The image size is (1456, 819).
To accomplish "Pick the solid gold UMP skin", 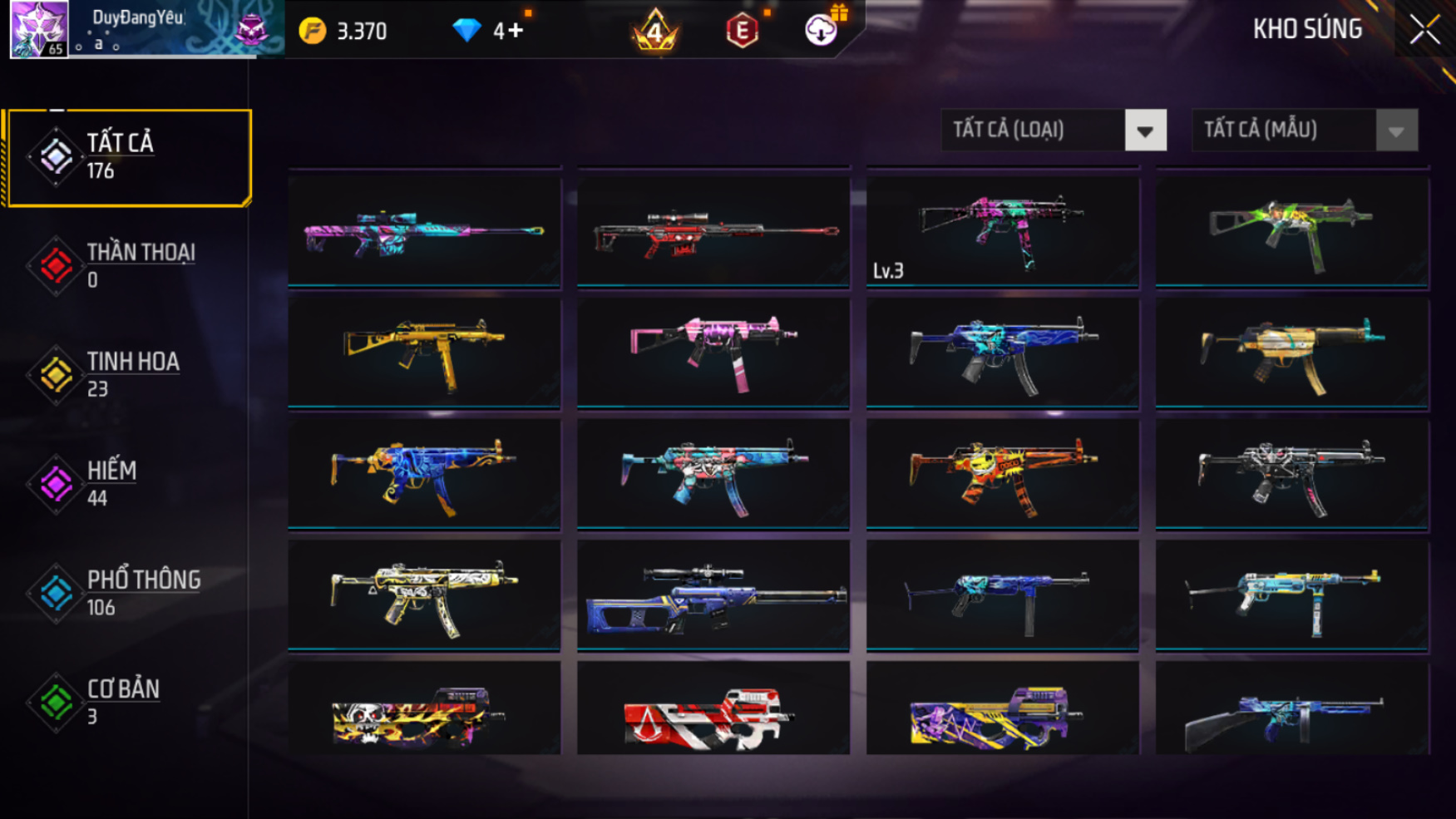I will [x=424, y=352].
